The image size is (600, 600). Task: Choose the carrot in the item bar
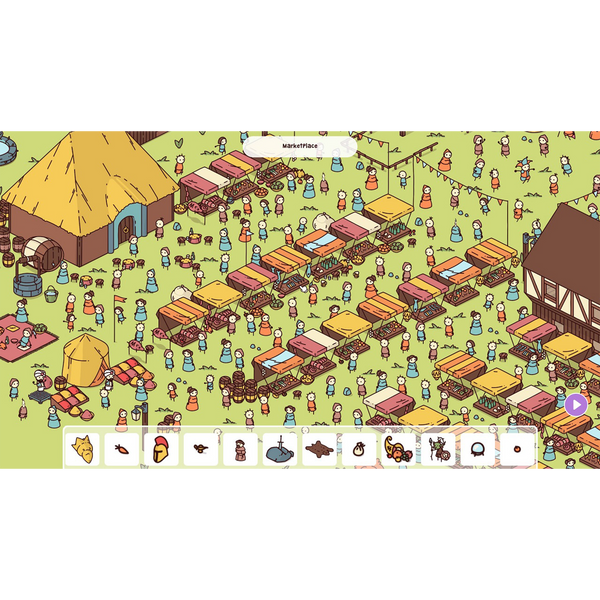122,449
